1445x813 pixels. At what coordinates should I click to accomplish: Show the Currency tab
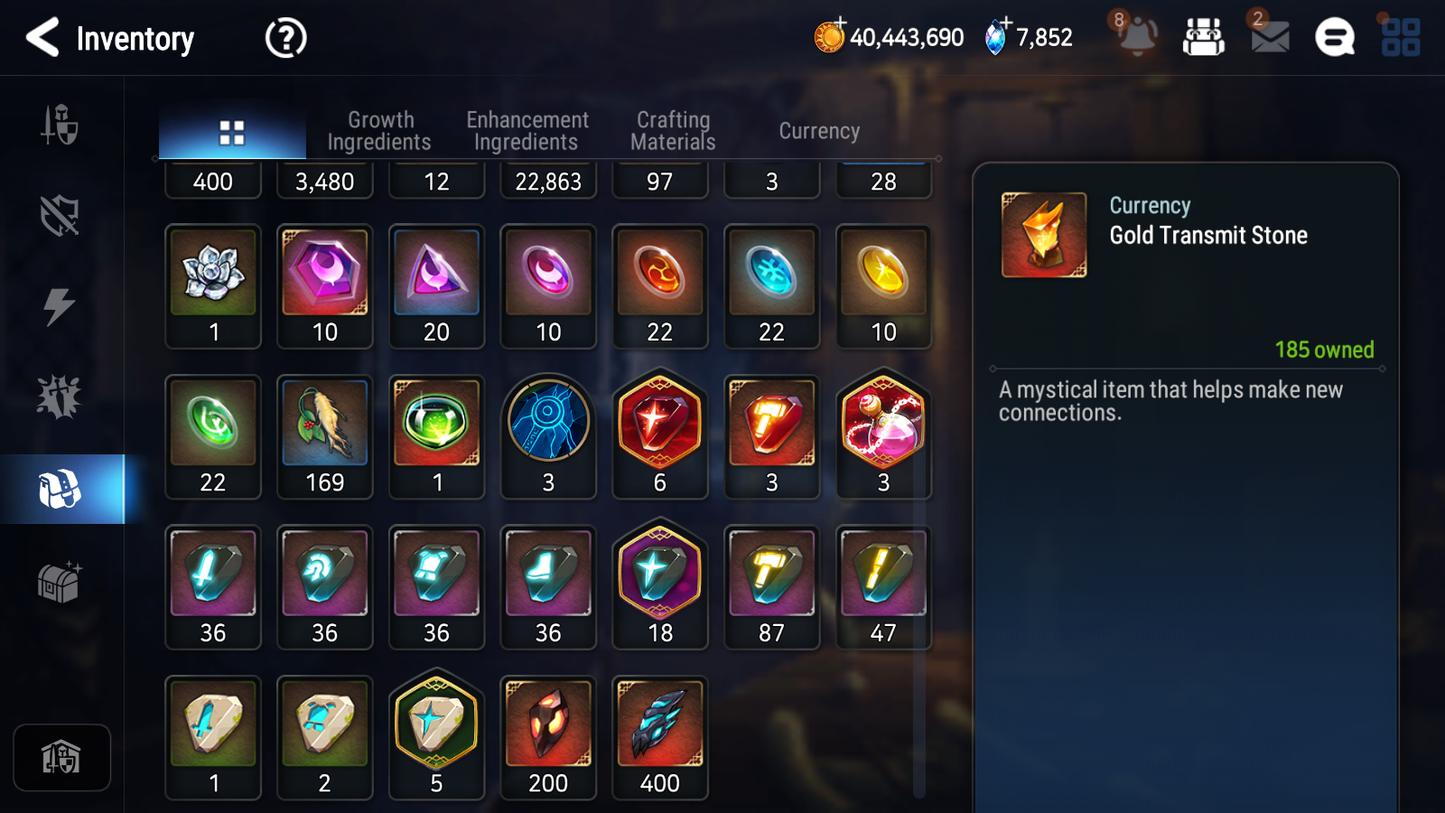tap(819, 131)
